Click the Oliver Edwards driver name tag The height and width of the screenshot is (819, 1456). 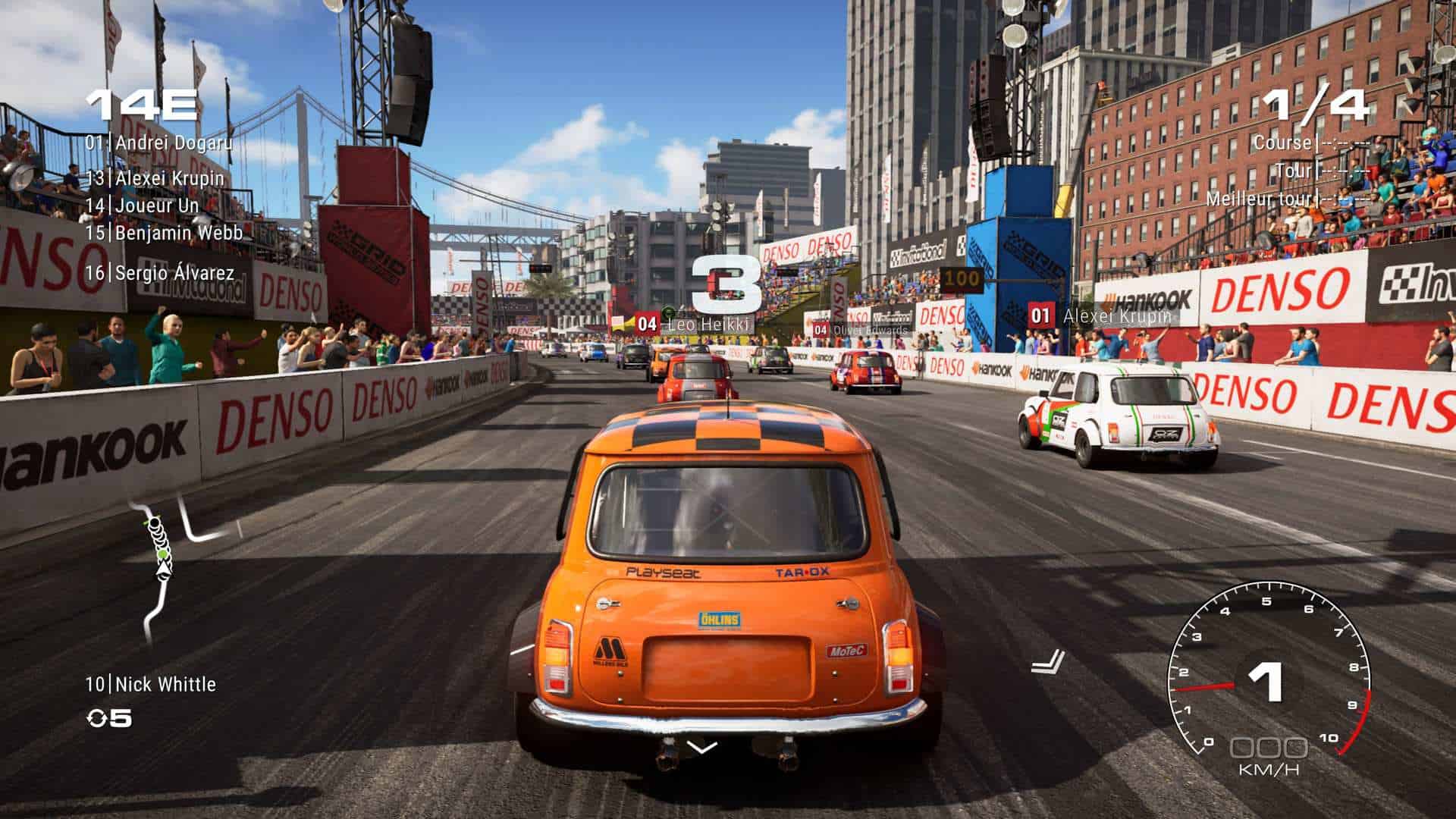pyautogui.click(x=861, y=331)
